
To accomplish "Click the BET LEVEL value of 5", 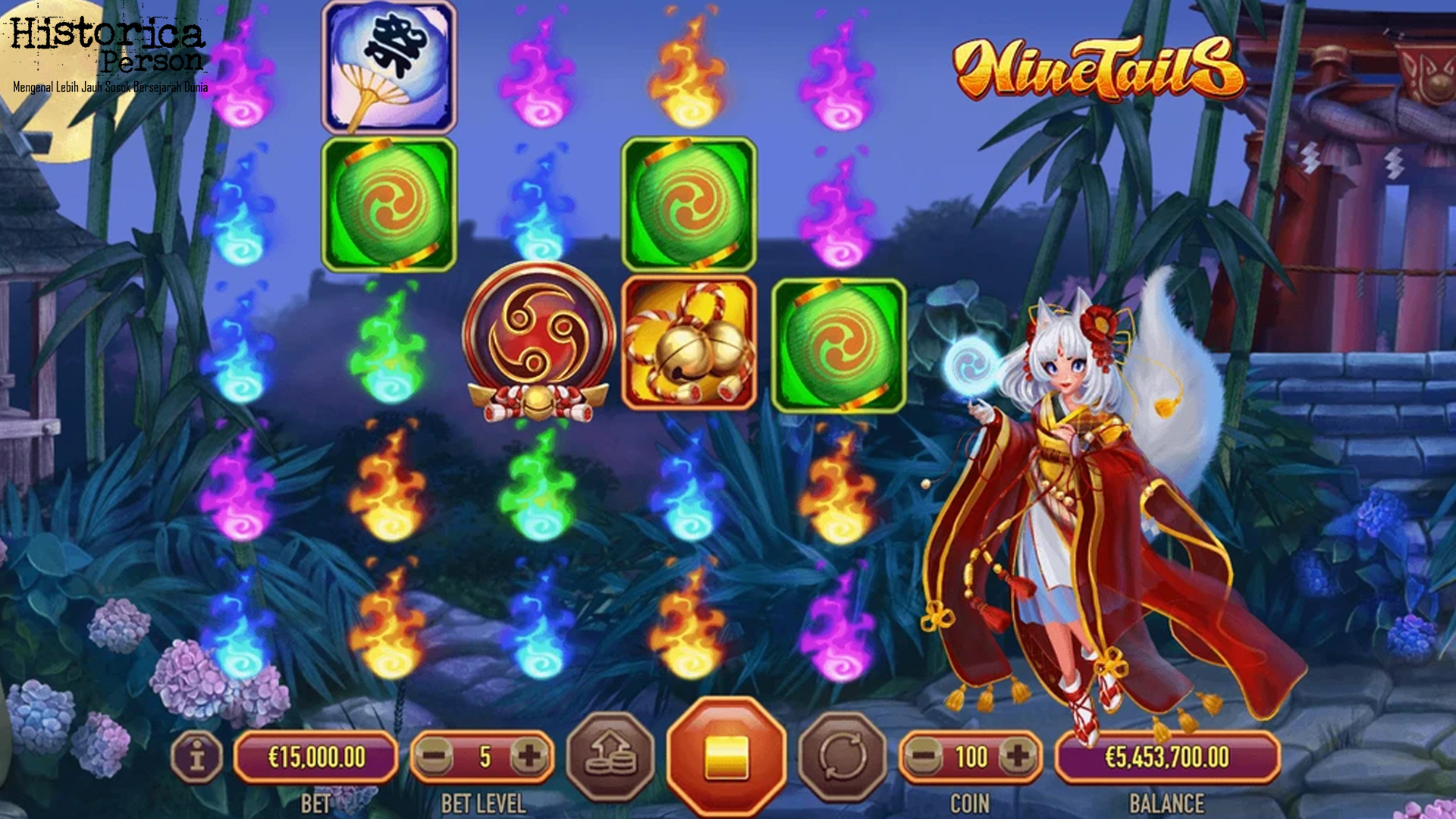I will pyautogui.click(x=482, y=753).
